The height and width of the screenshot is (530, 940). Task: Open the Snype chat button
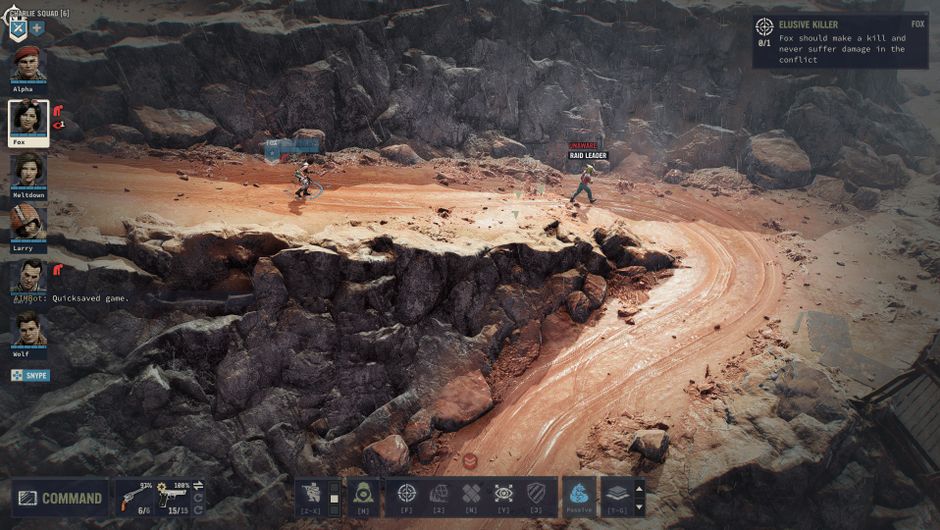coord(30,375)
